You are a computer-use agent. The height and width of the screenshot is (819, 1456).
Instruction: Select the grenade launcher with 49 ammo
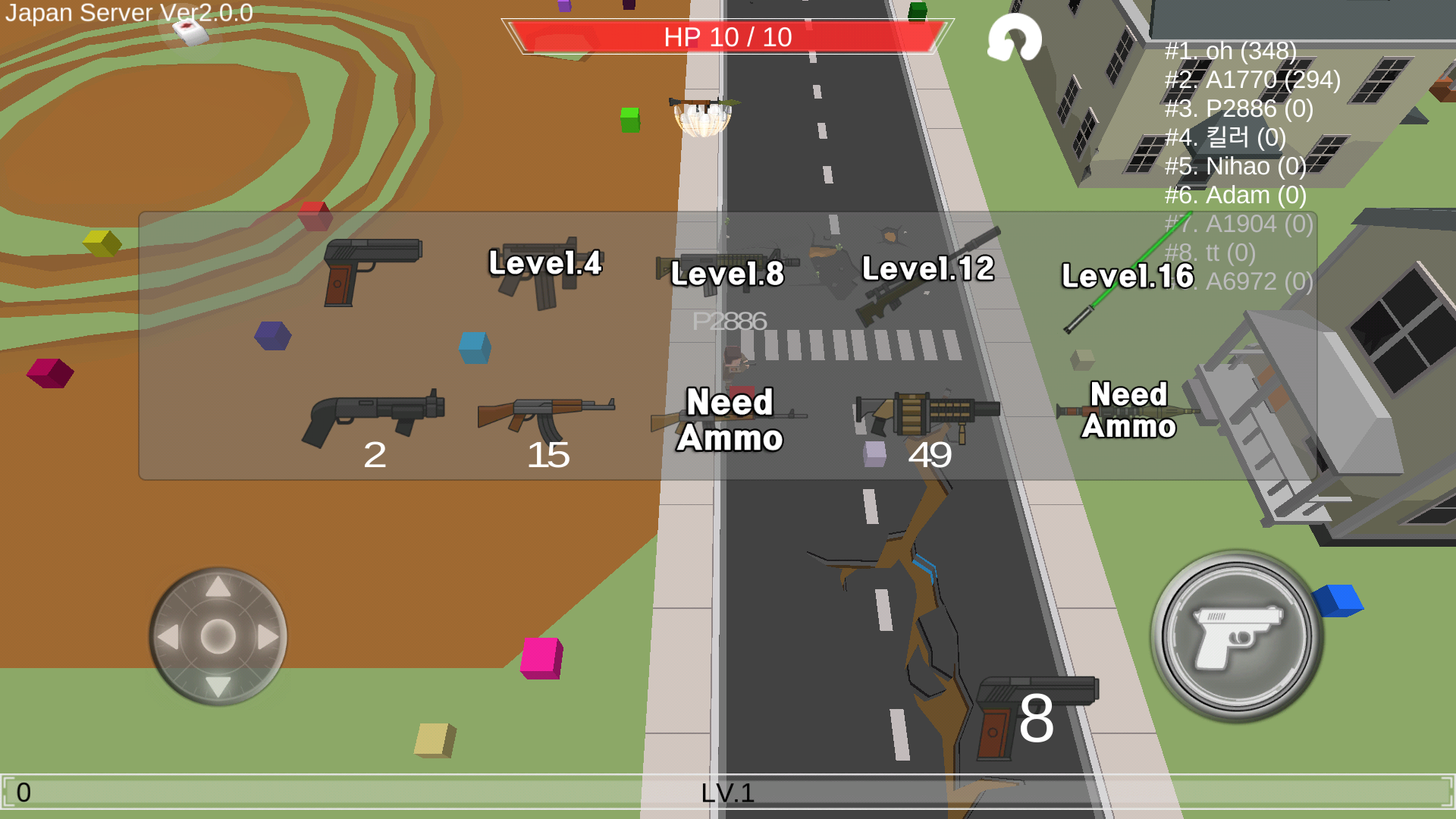925,413
